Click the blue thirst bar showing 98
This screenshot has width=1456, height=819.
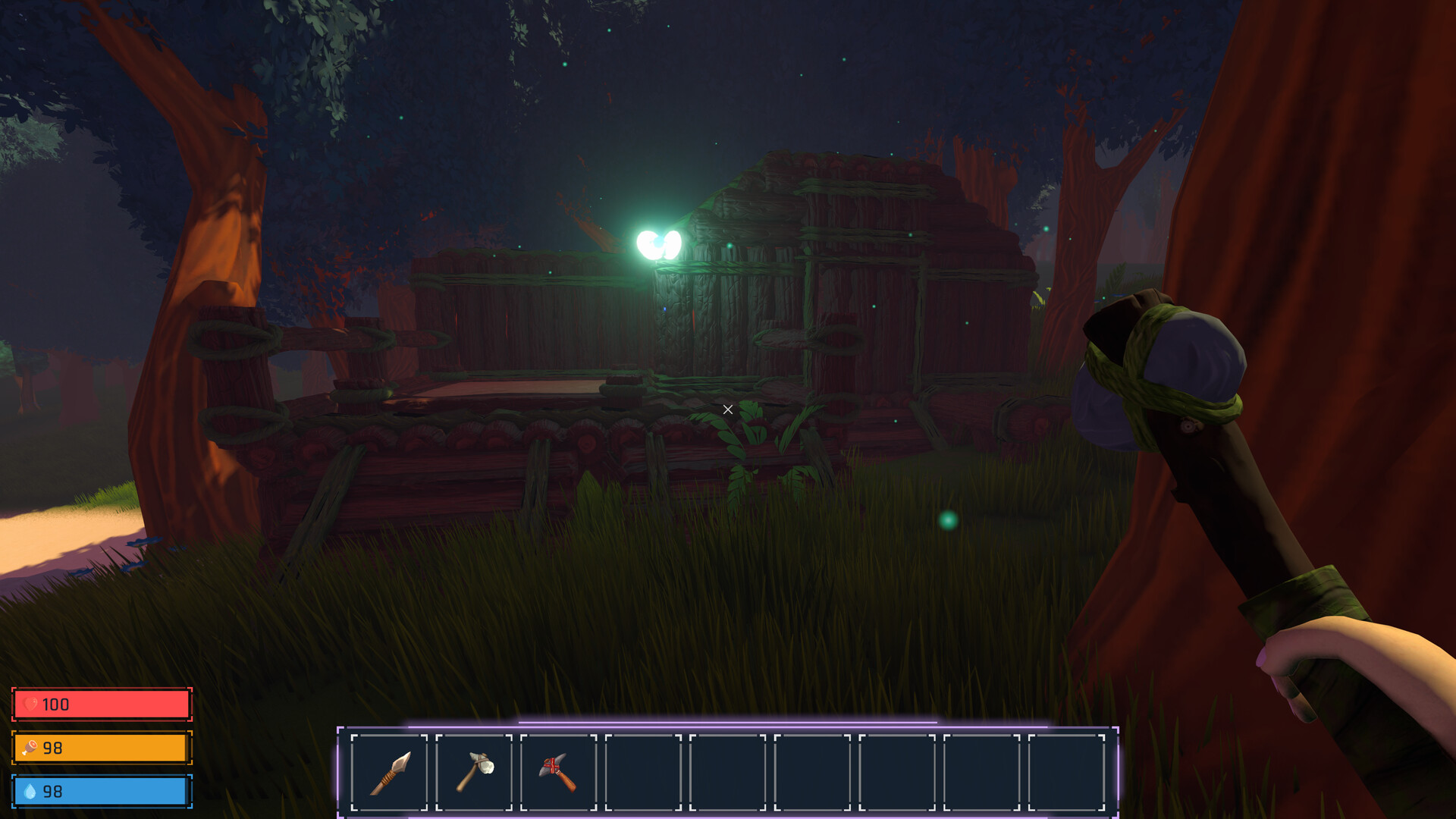pos(102,791)
